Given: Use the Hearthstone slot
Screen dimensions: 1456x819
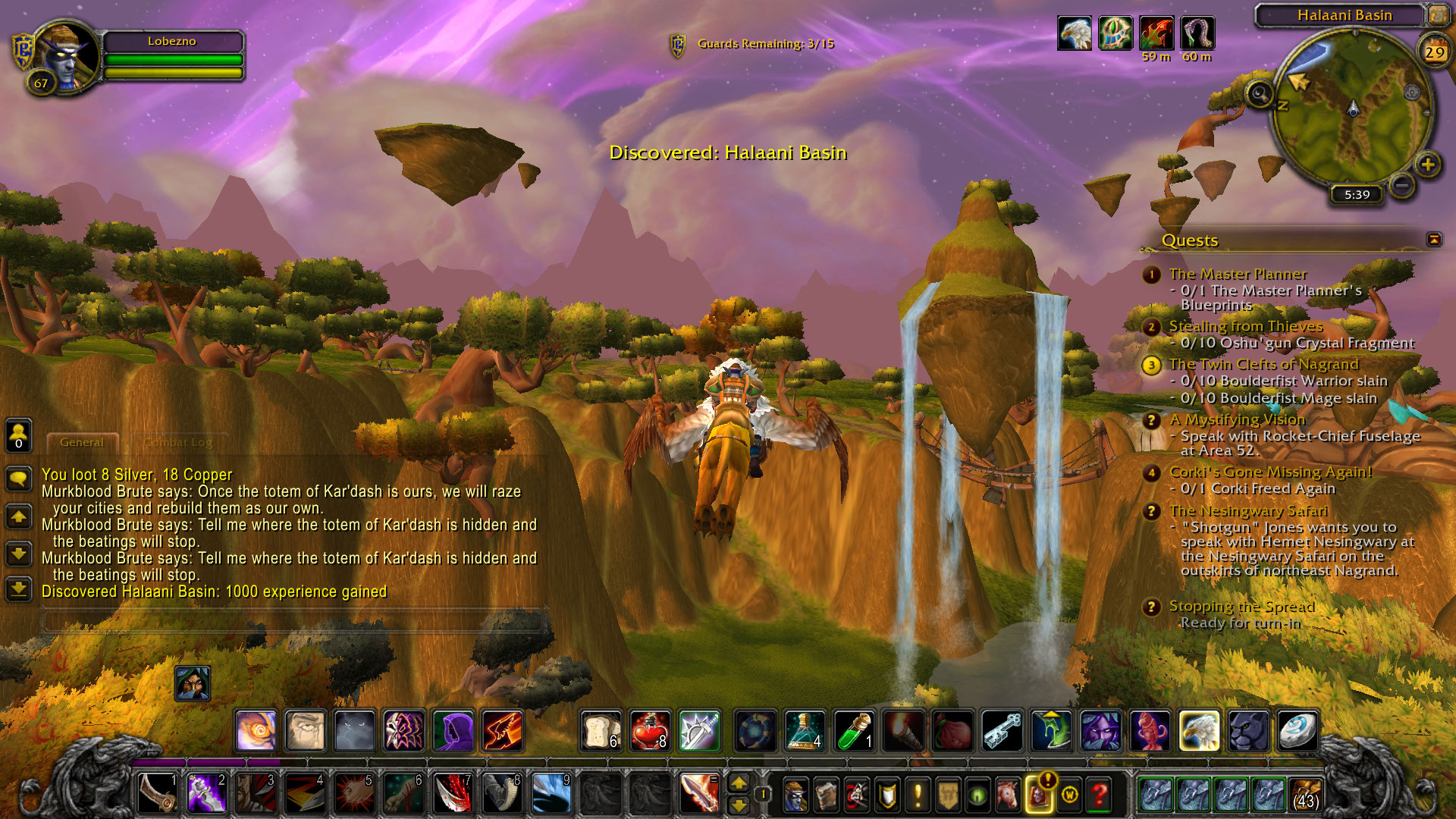Looking at the screenshot, I should 1297,731.
